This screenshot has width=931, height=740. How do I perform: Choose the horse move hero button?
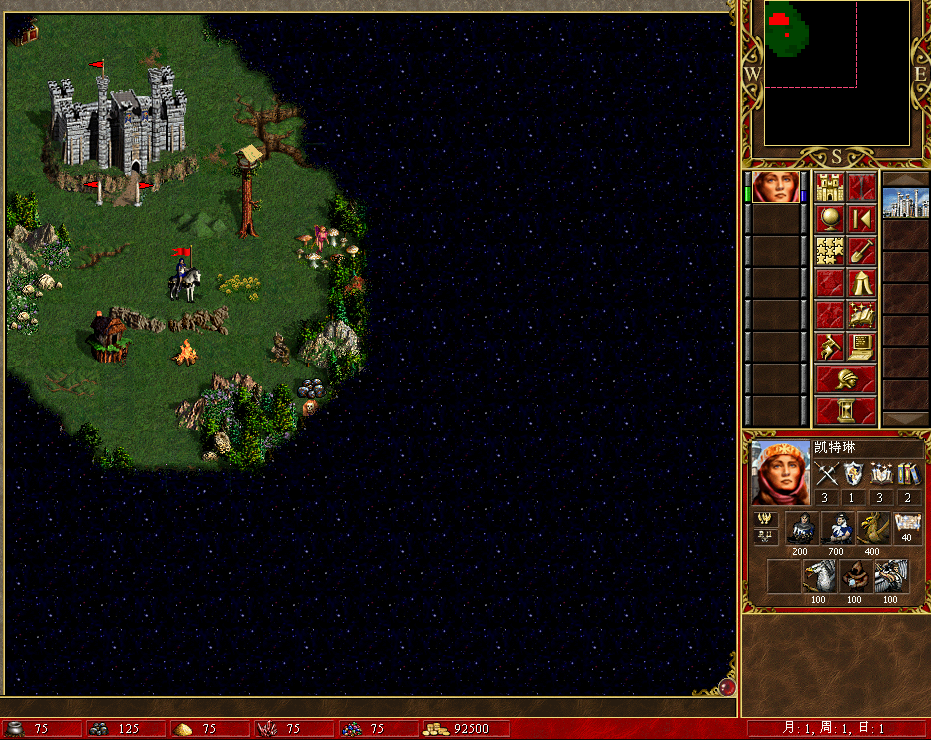pyautogui.click(x=830, y=347)
